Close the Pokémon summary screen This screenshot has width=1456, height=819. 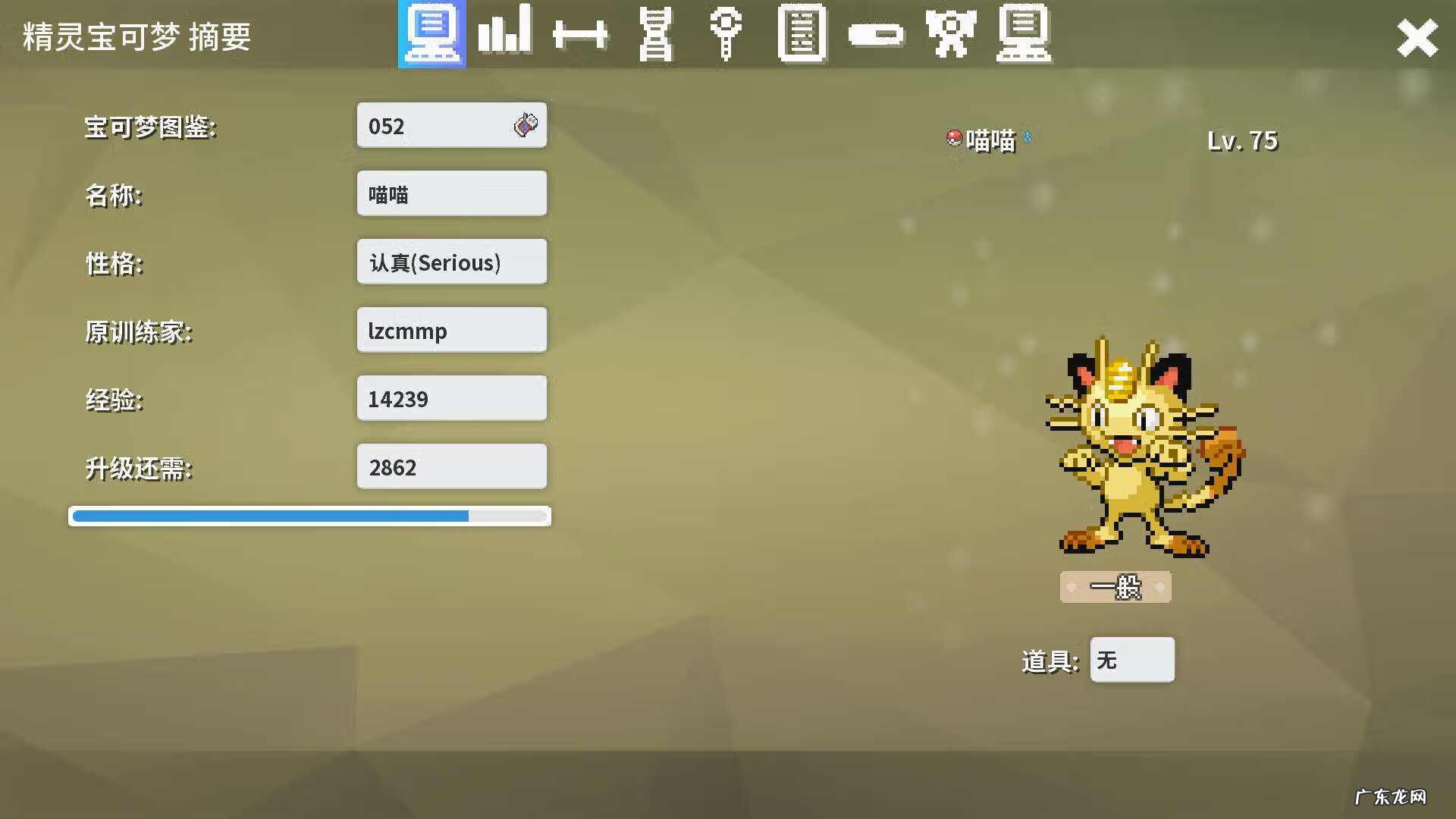click(1417, 38)
